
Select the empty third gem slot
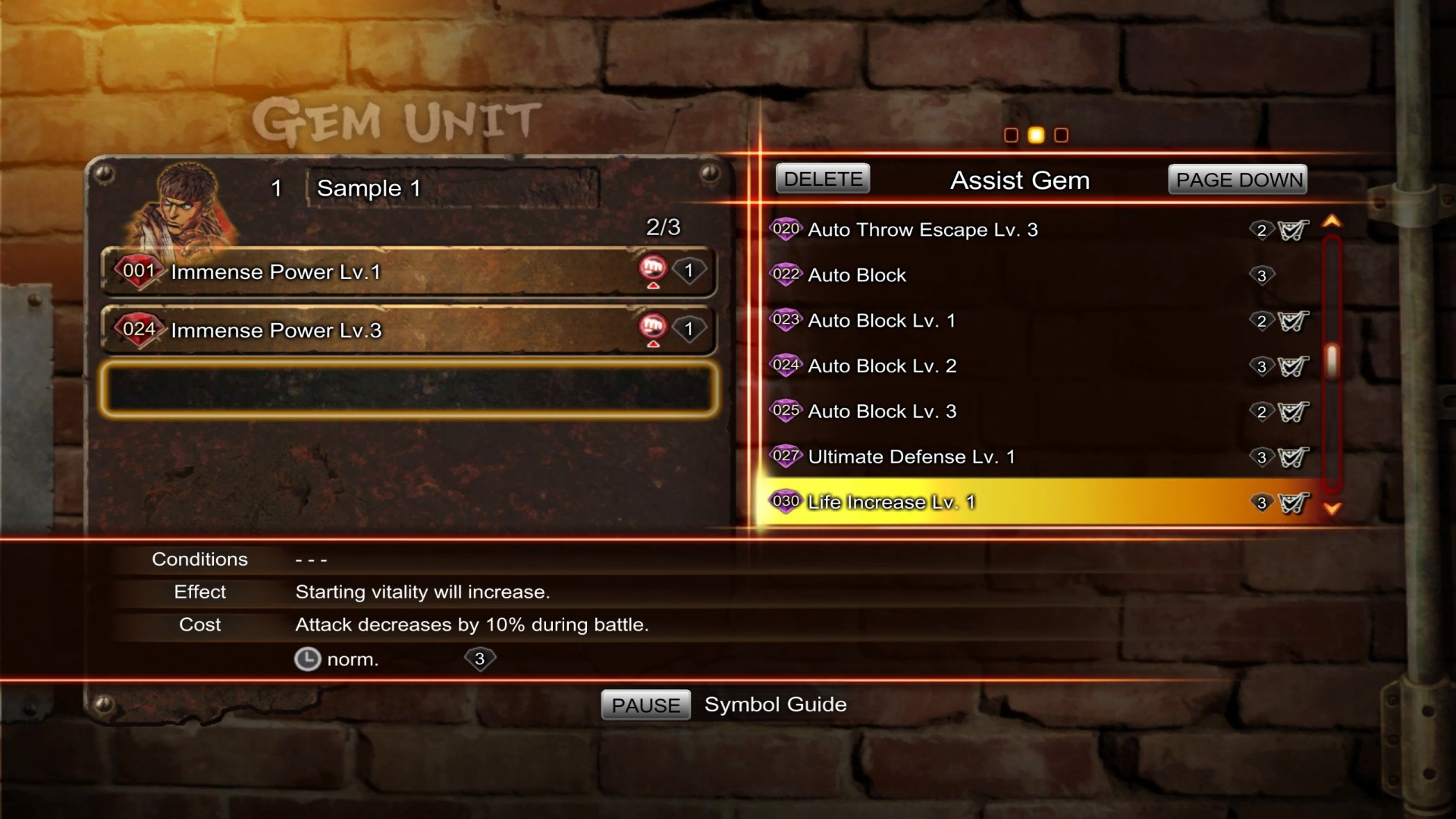tap(409, 389)
